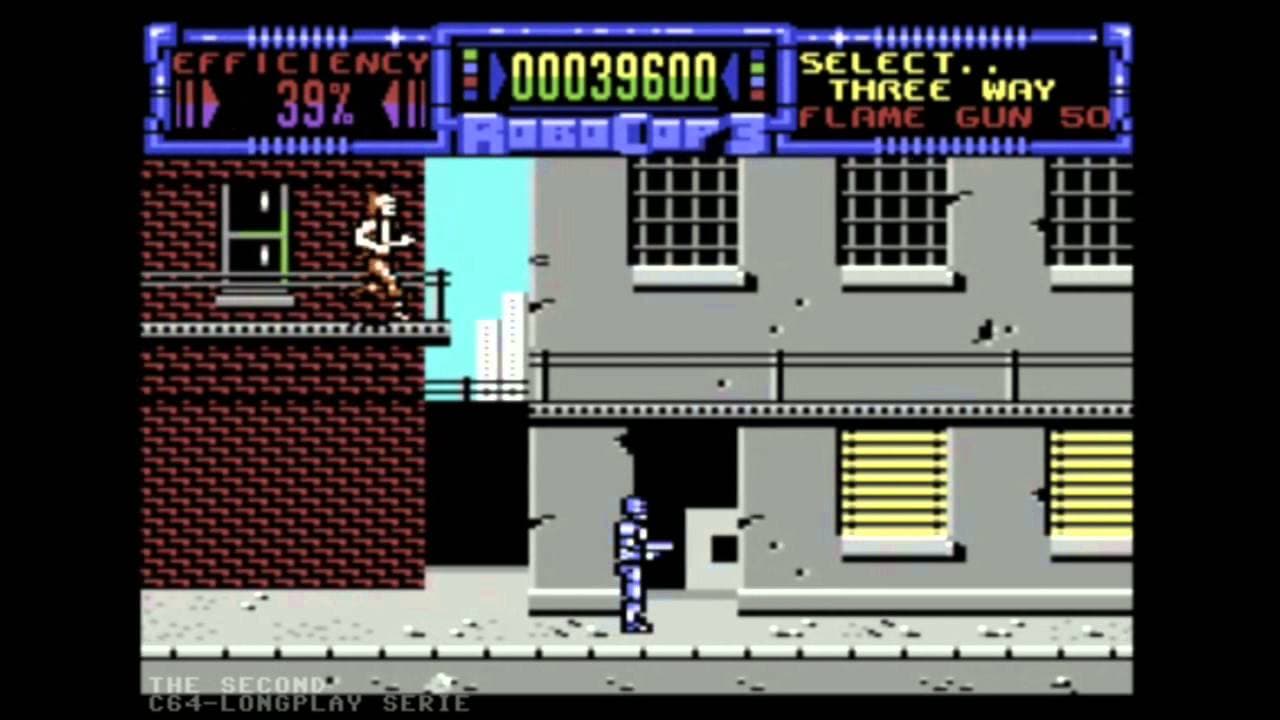Click the C64-LONGPLAY SERIE watermark text
The width and height of the screenshot is (1280, 720).
point(310,703)
